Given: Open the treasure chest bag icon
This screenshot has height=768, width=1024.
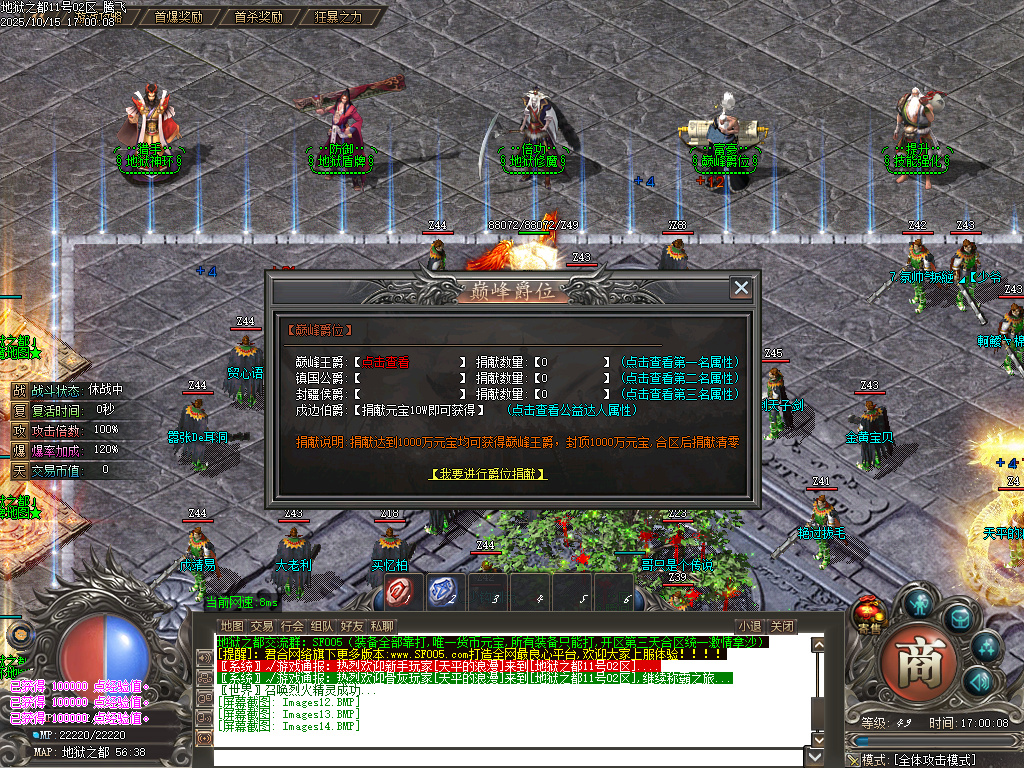Looking at the screenshot, I should pos(959,619).
